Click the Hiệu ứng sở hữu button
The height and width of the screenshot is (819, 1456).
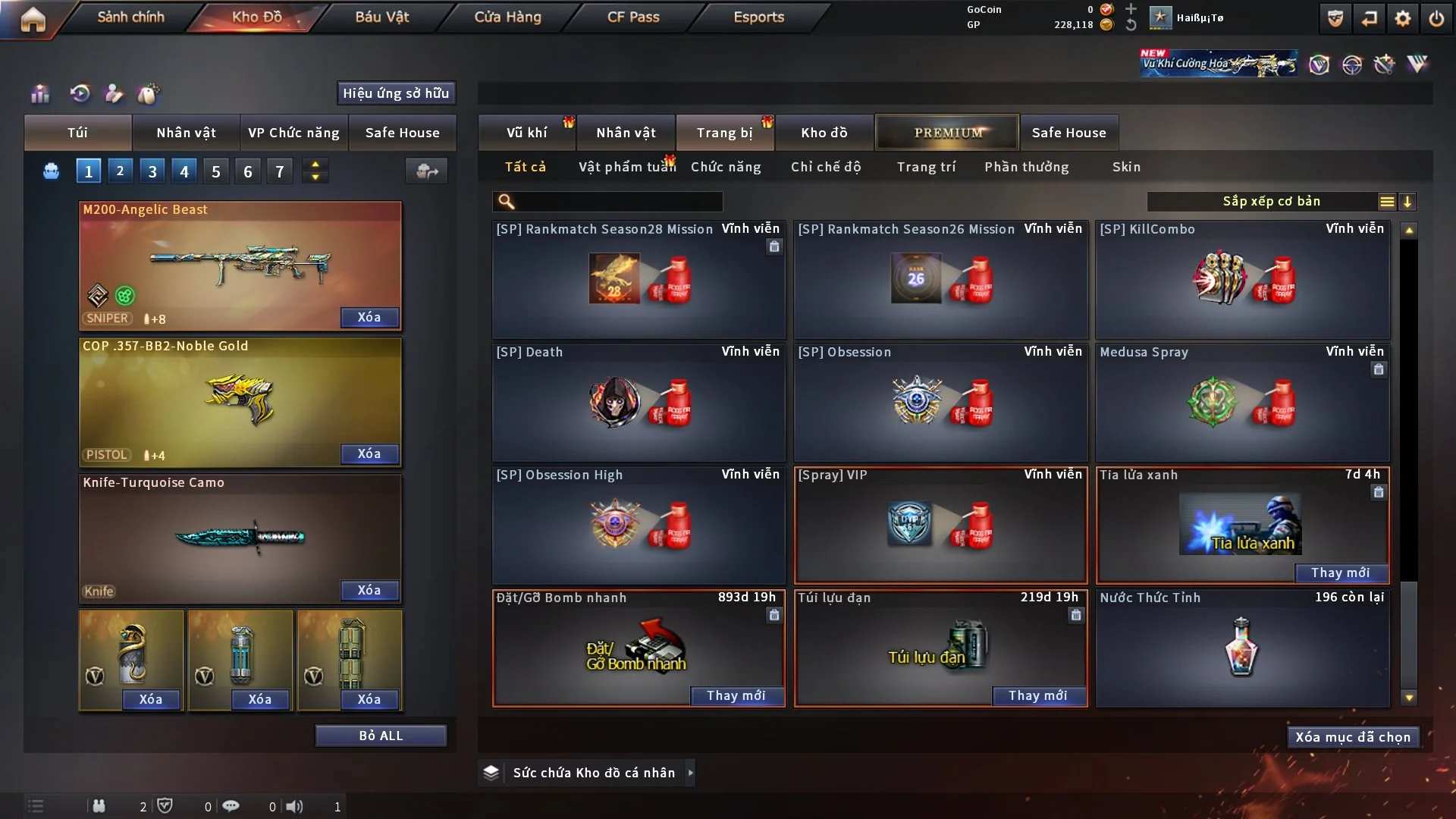(x=396, y=93)
